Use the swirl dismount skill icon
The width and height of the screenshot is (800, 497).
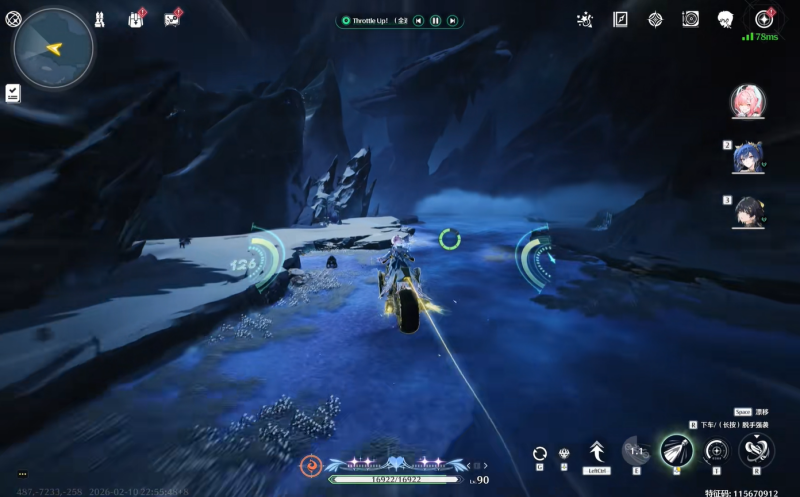tap(755, 450)
